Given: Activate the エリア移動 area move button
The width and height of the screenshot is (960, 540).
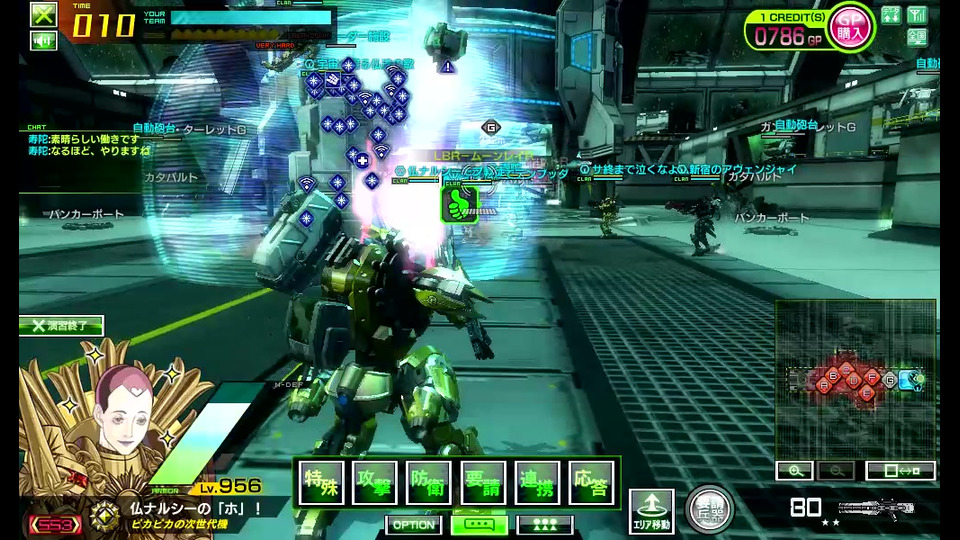Looking at the screenshot, I should point(651,510).
